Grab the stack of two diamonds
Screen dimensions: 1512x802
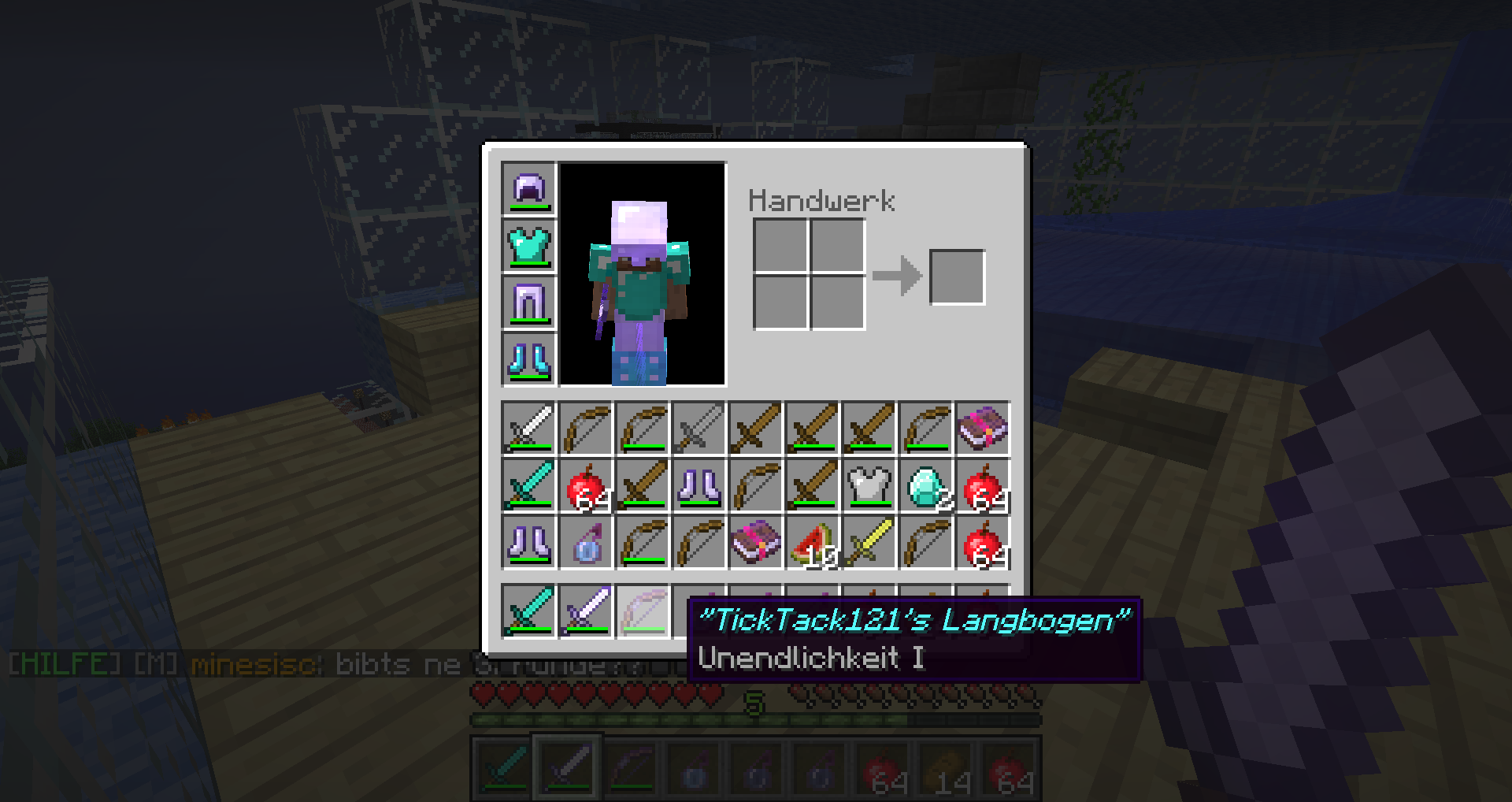tap(925, 485)
